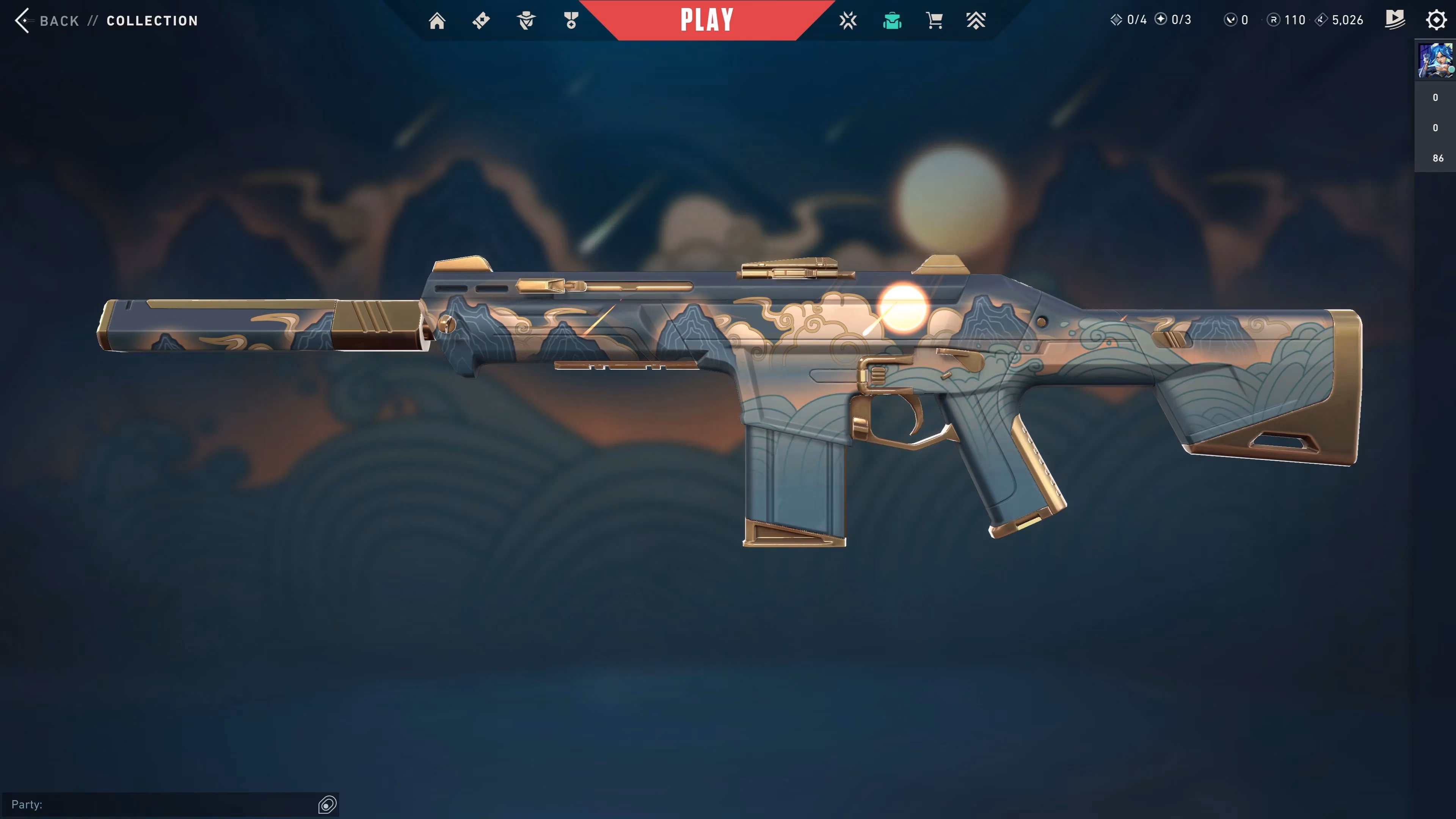Open the Agents screen icon
This screenshot has height=819, width=1456.
(x=526, y=20)
